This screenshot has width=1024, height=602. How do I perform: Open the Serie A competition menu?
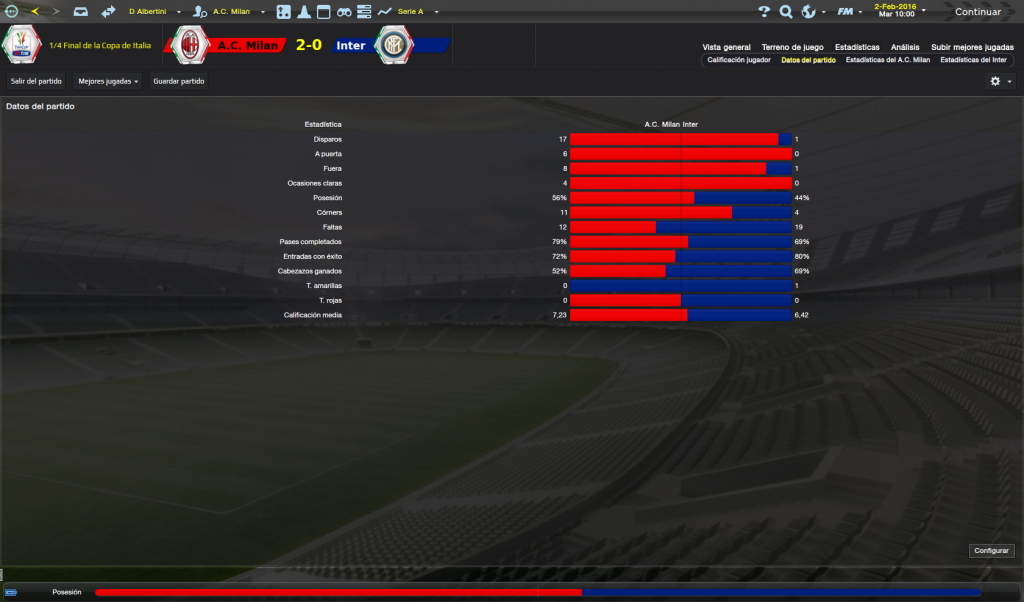[x=414, y=12]
